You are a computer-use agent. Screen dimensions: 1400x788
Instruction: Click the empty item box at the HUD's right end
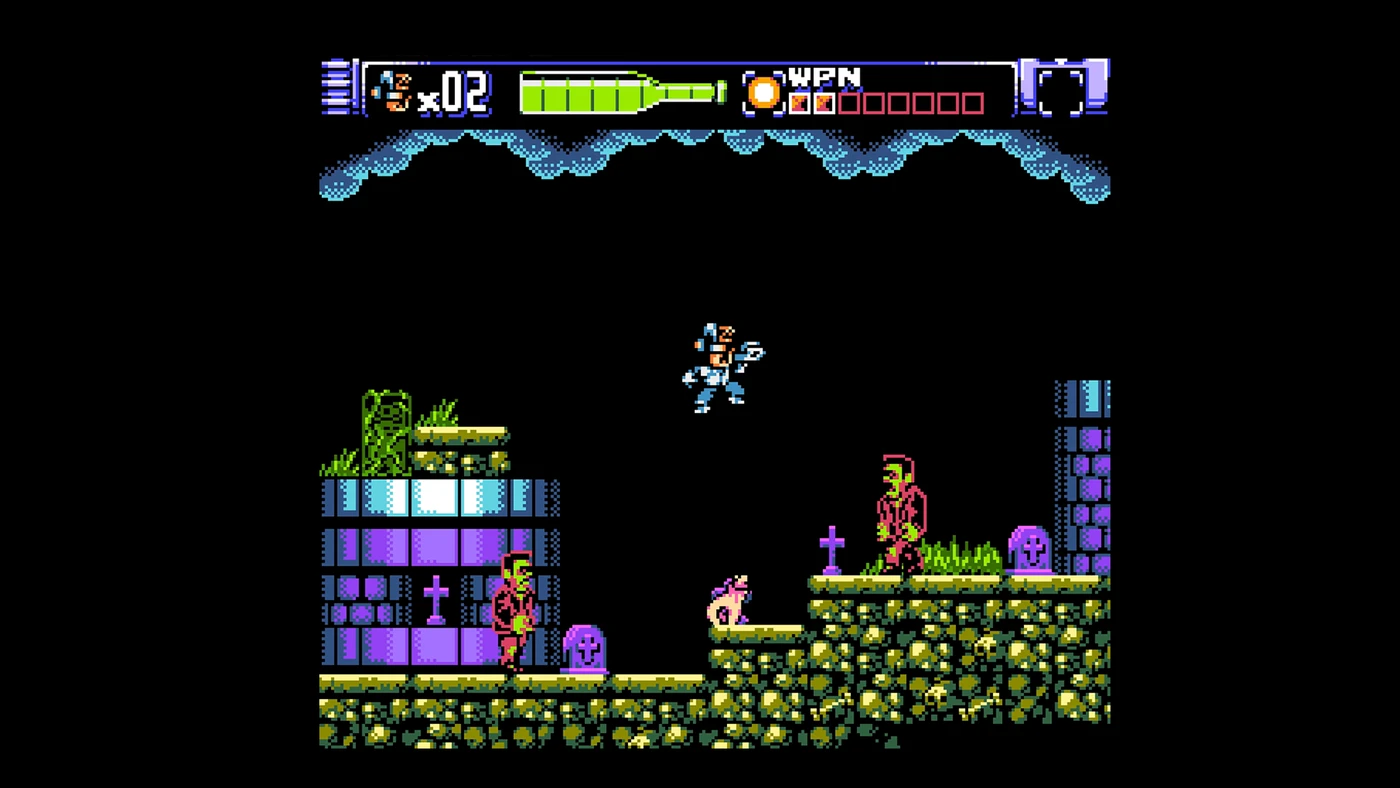tap(1063, 90)
